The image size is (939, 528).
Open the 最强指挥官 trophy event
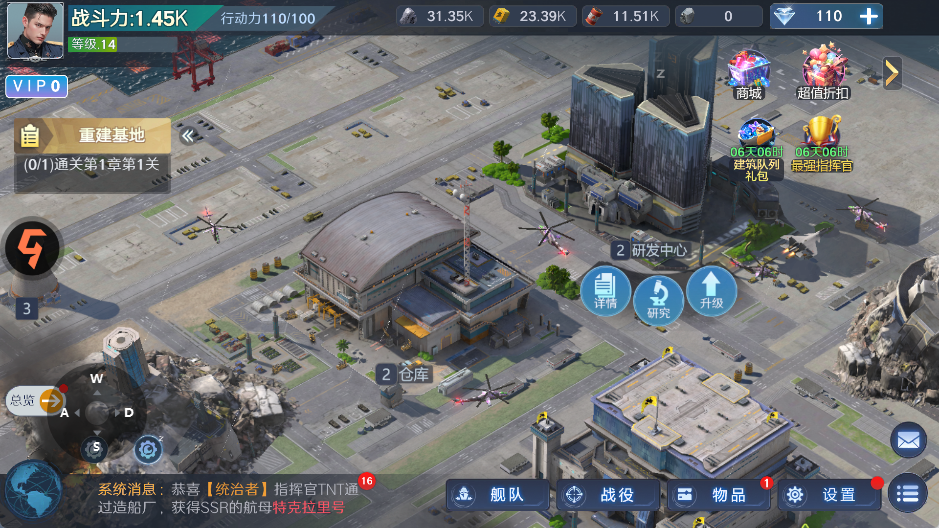coord(823,146)
